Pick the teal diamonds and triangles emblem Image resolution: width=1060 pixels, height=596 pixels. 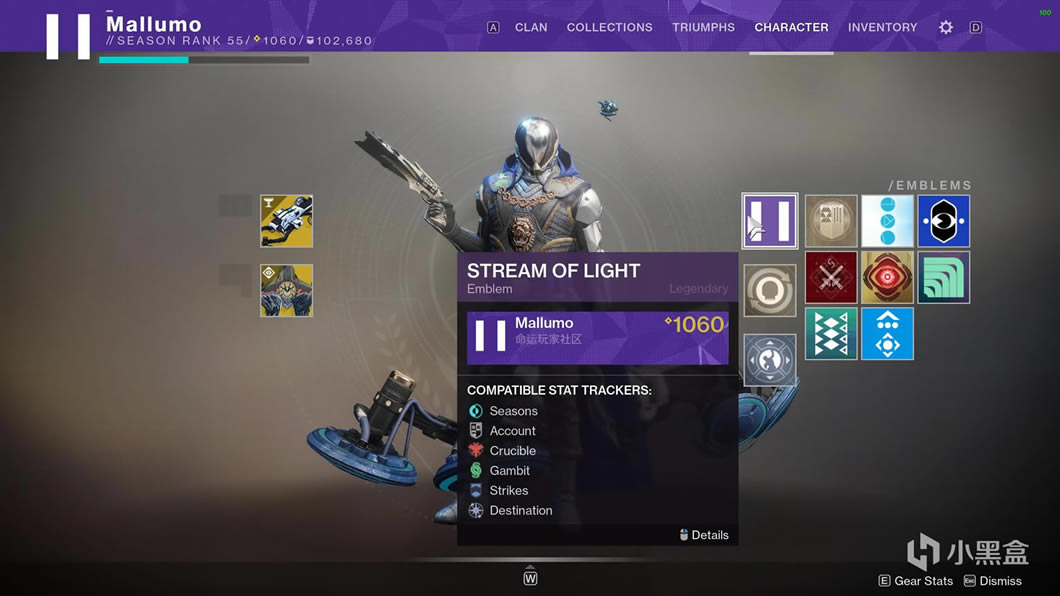[831, 334]
